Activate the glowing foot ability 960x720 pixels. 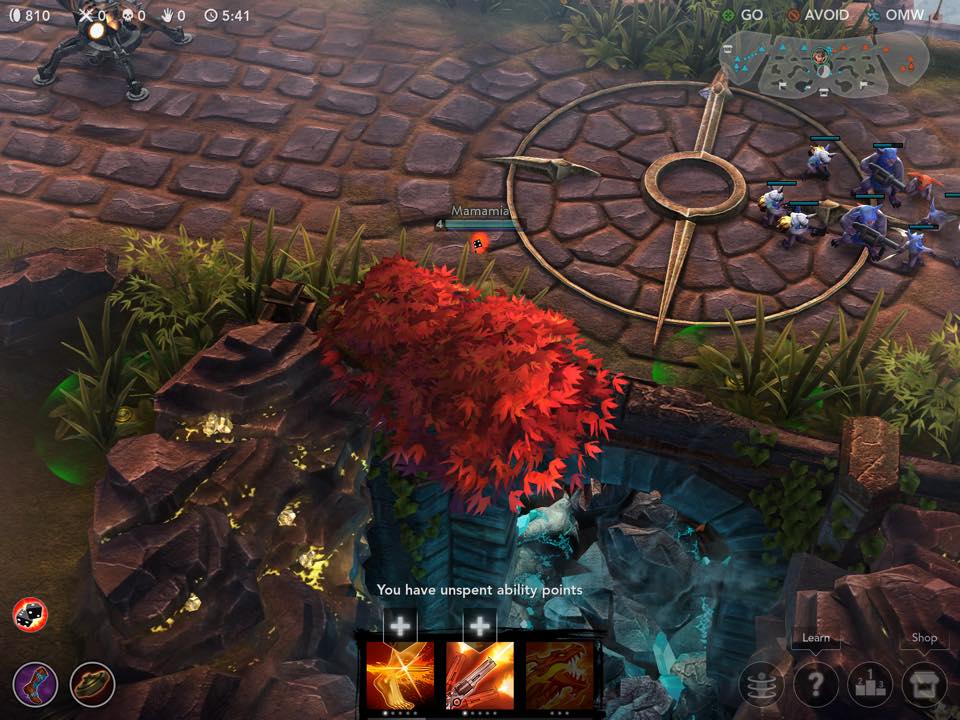(x=400, y=676)
